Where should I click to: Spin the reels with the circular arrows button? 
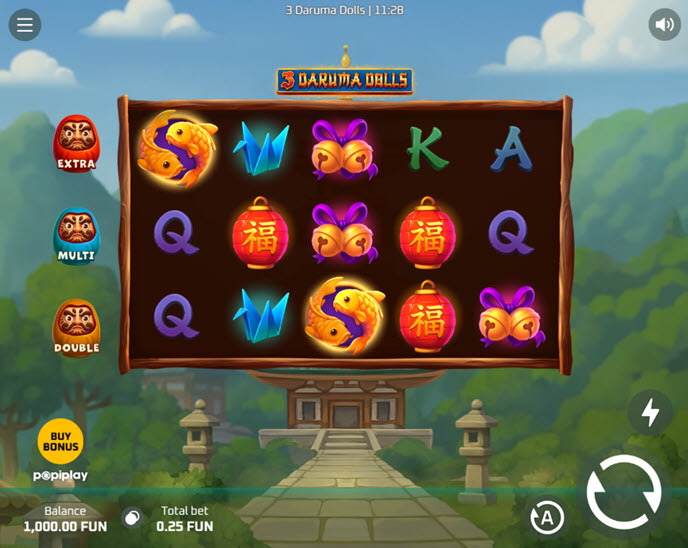[x=624, y=492]
